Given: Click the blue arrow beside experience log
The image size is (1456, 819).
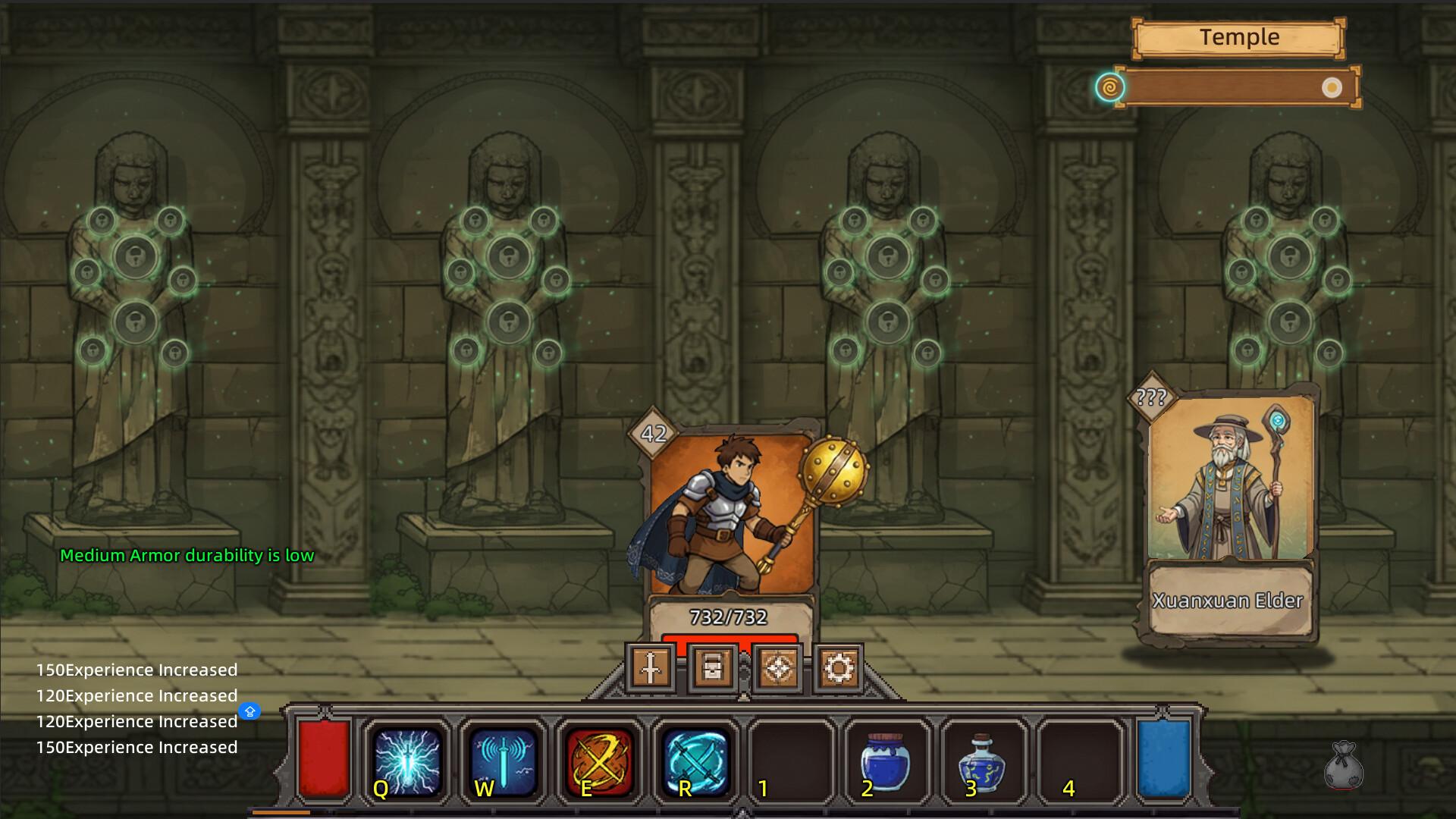Looking at the screenshot, I should pos(249,711).
